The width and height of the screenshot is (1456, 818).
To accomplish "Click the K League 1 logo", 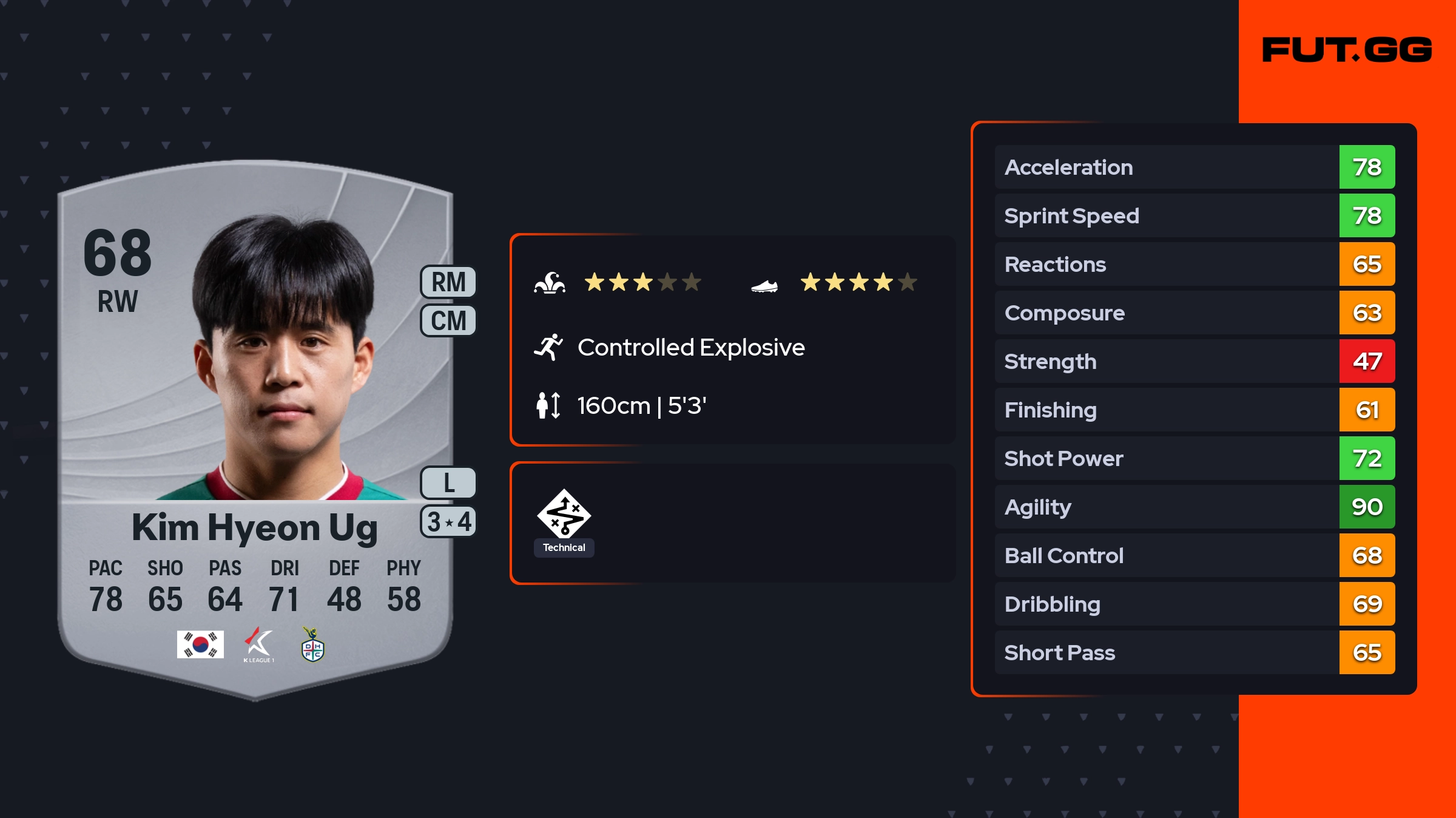I will pos(259,644).
